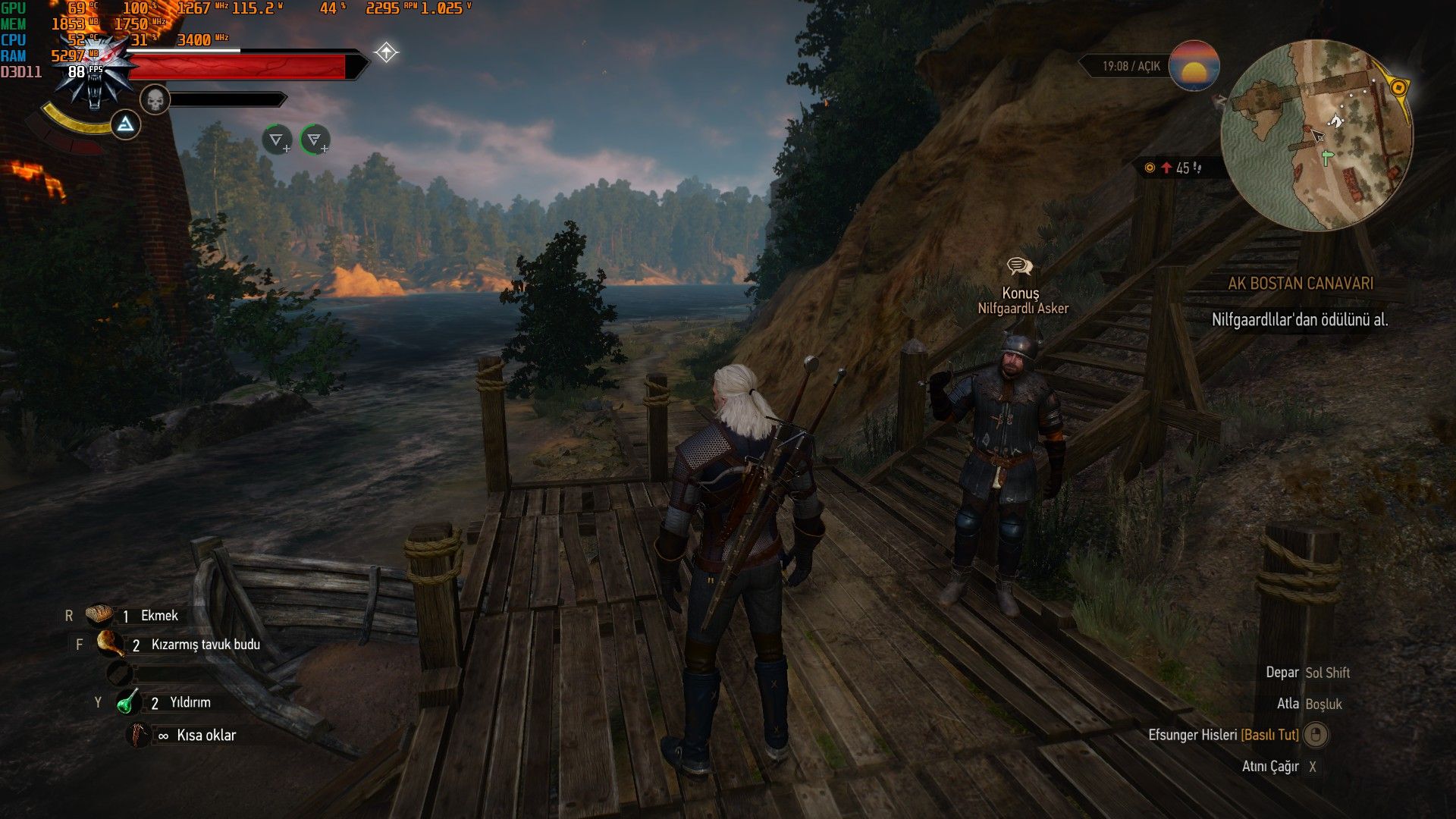Image resolution: width=1456 pixels, height=819 pixels.
Task: Select the Ekmek bread quick slot
Action: [99, 615]
